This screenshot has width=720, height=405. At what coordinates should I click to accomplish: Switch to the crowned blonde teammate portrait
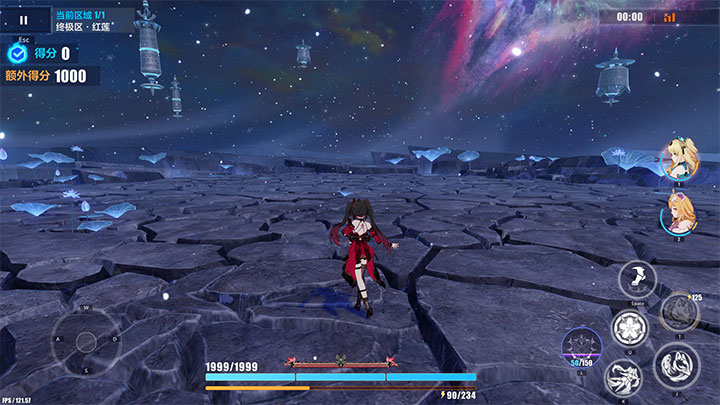(679, 214)
